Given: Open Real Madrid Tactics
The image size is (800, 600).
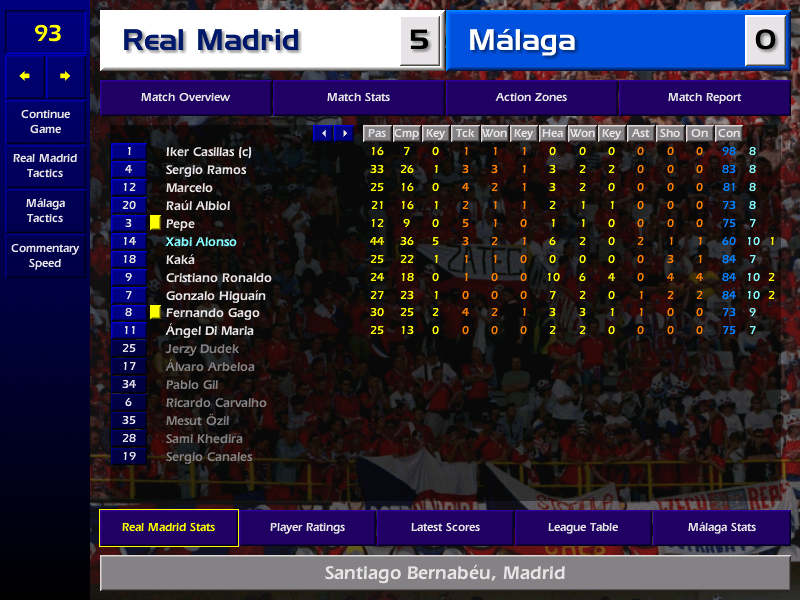Looking at the screenshot, I should click(45, 166).
